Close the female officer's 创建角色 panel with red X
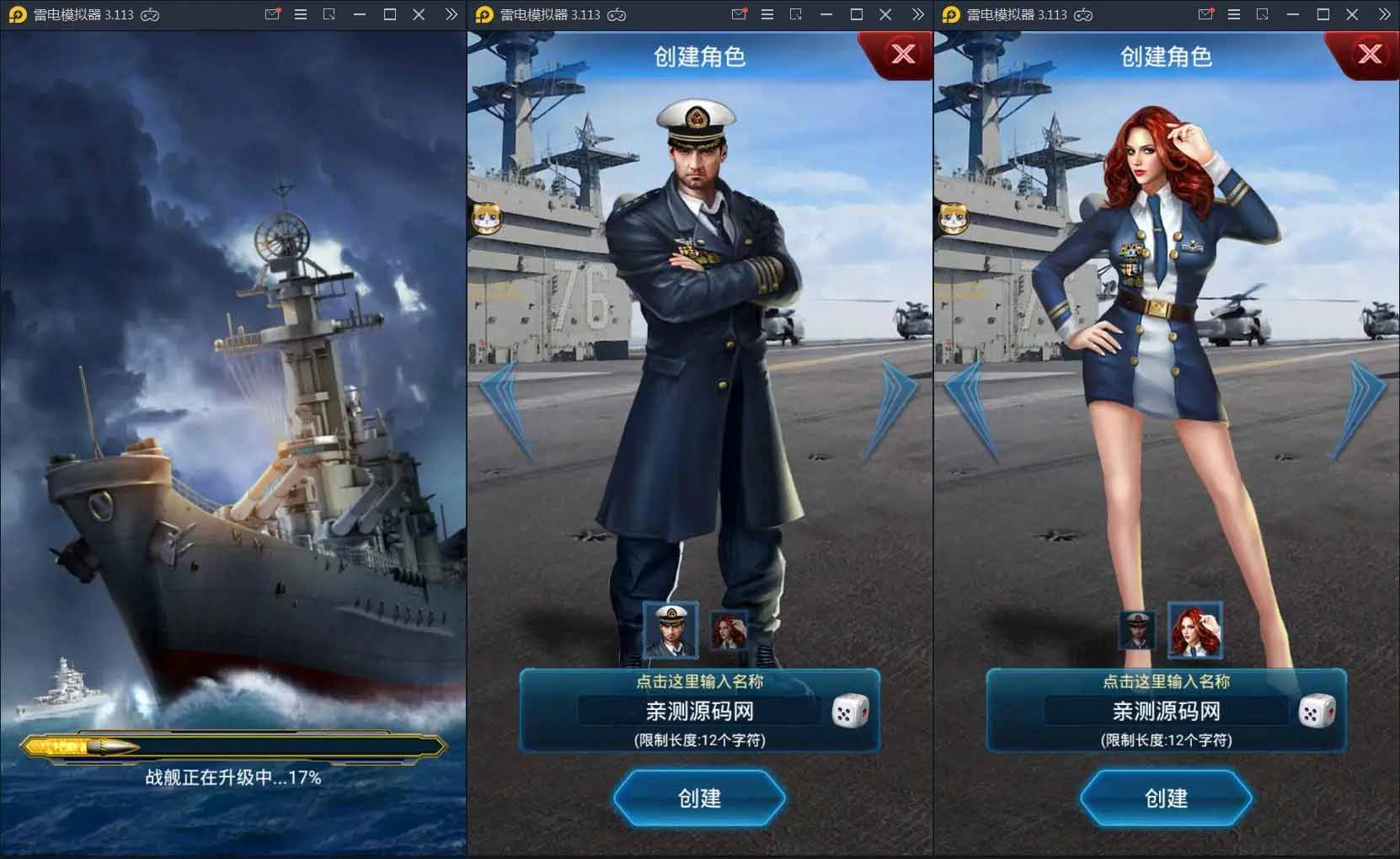 (1370, 54)
